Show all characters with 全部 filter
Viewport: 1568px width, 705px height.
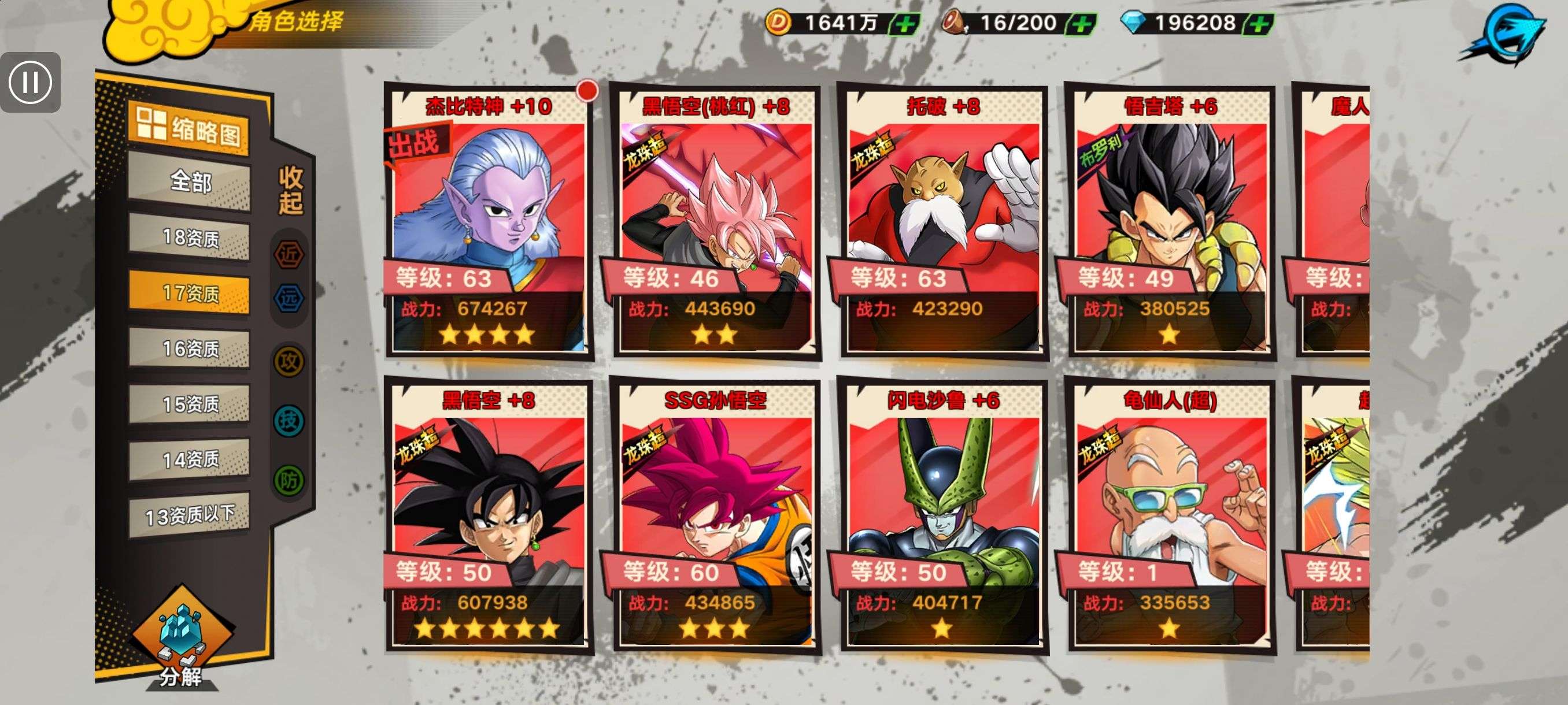[190, 181]
